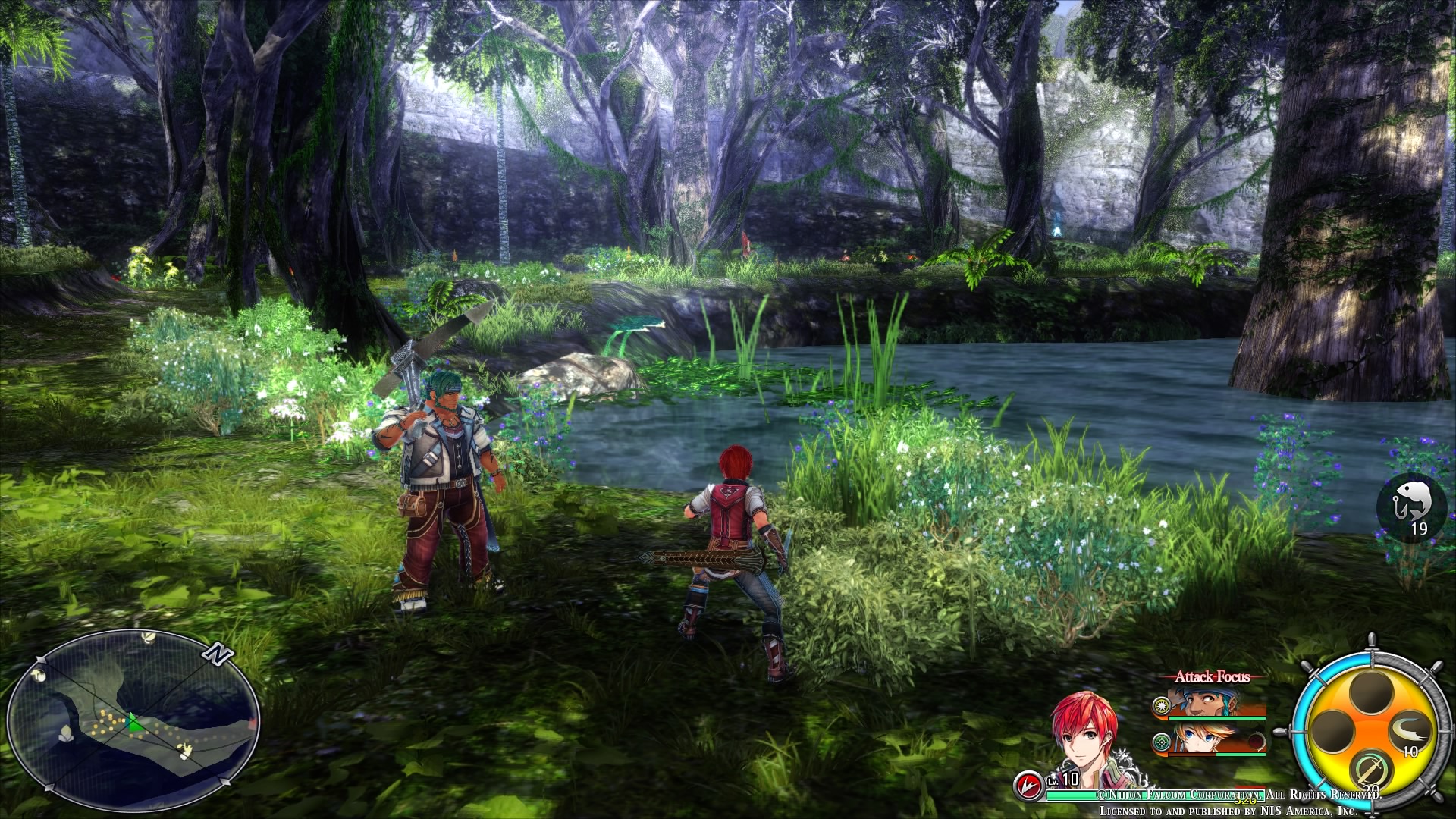Image resolution: width=1456 pixels, height=819 pixels.
Task: Click the red arrow emblem beside Adol's HP bar
Action: (1030, 783)
